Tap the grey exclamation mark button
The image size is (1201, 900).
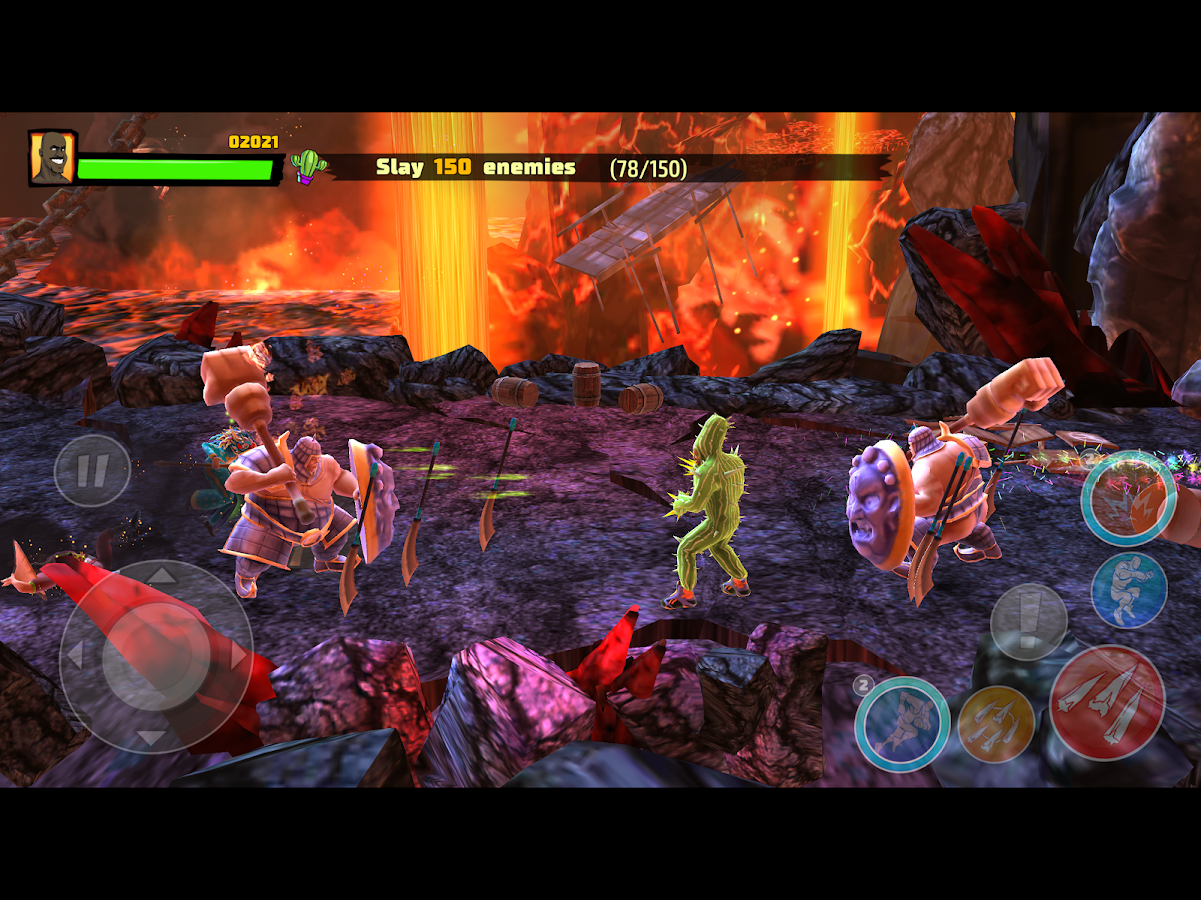tap(1028, 621)
